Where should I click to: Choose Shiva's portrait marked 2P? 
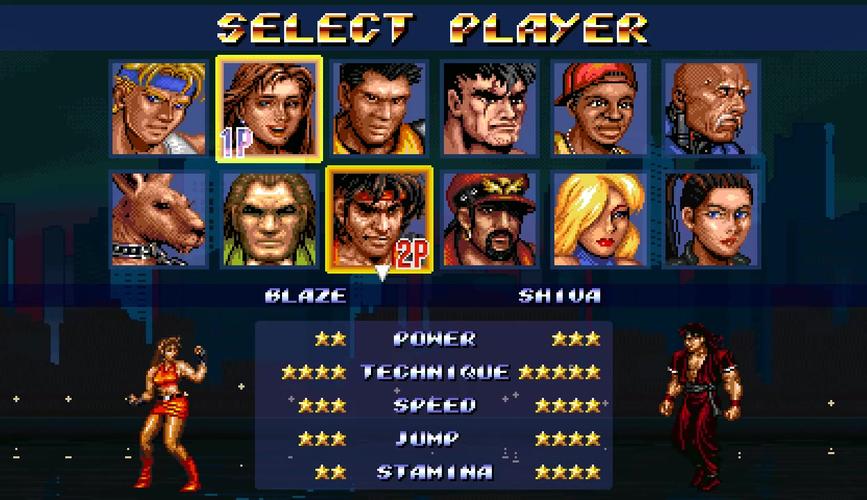(x=380, y=219)
